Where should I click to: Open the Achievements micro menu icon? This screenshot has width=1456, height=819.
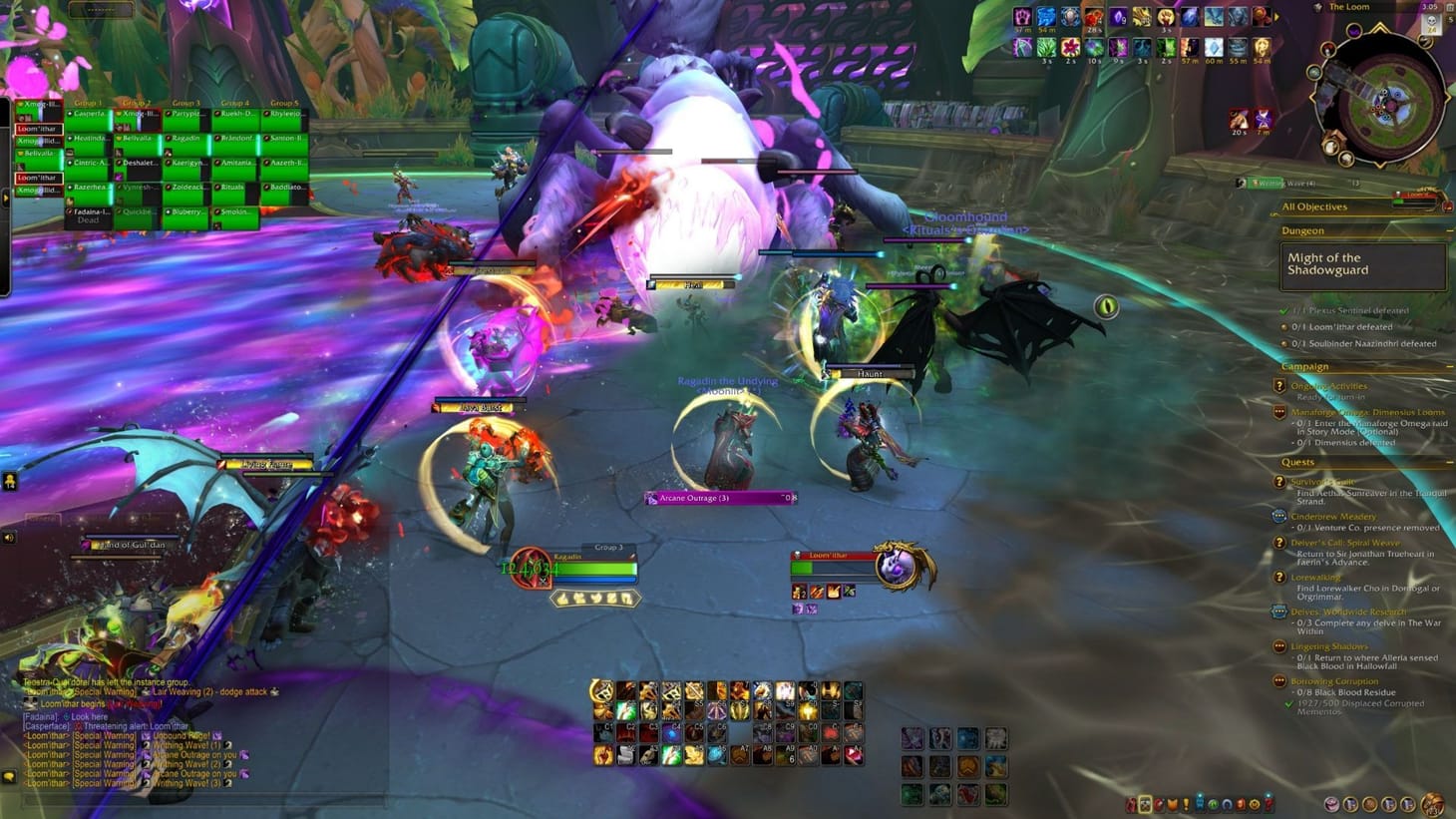click(1171, 803)
